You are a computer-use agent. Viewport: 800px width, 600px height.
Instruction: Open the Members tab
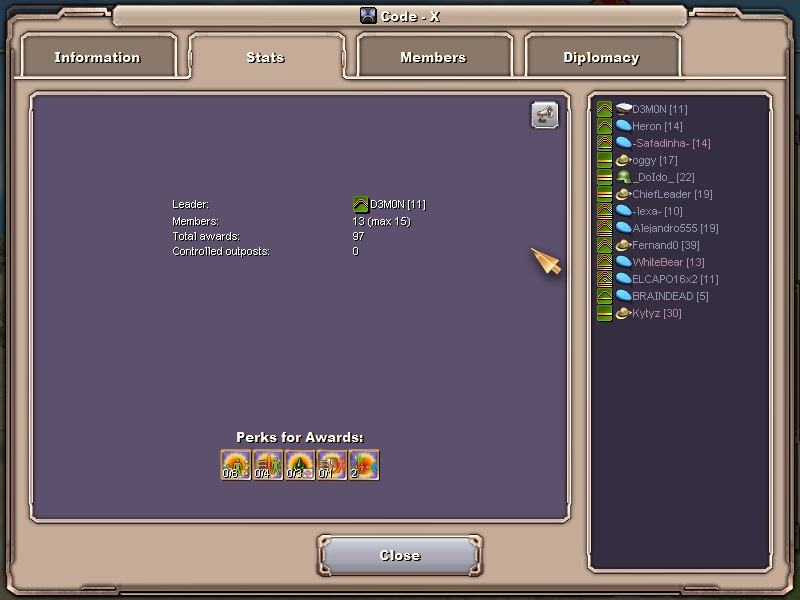433,57
